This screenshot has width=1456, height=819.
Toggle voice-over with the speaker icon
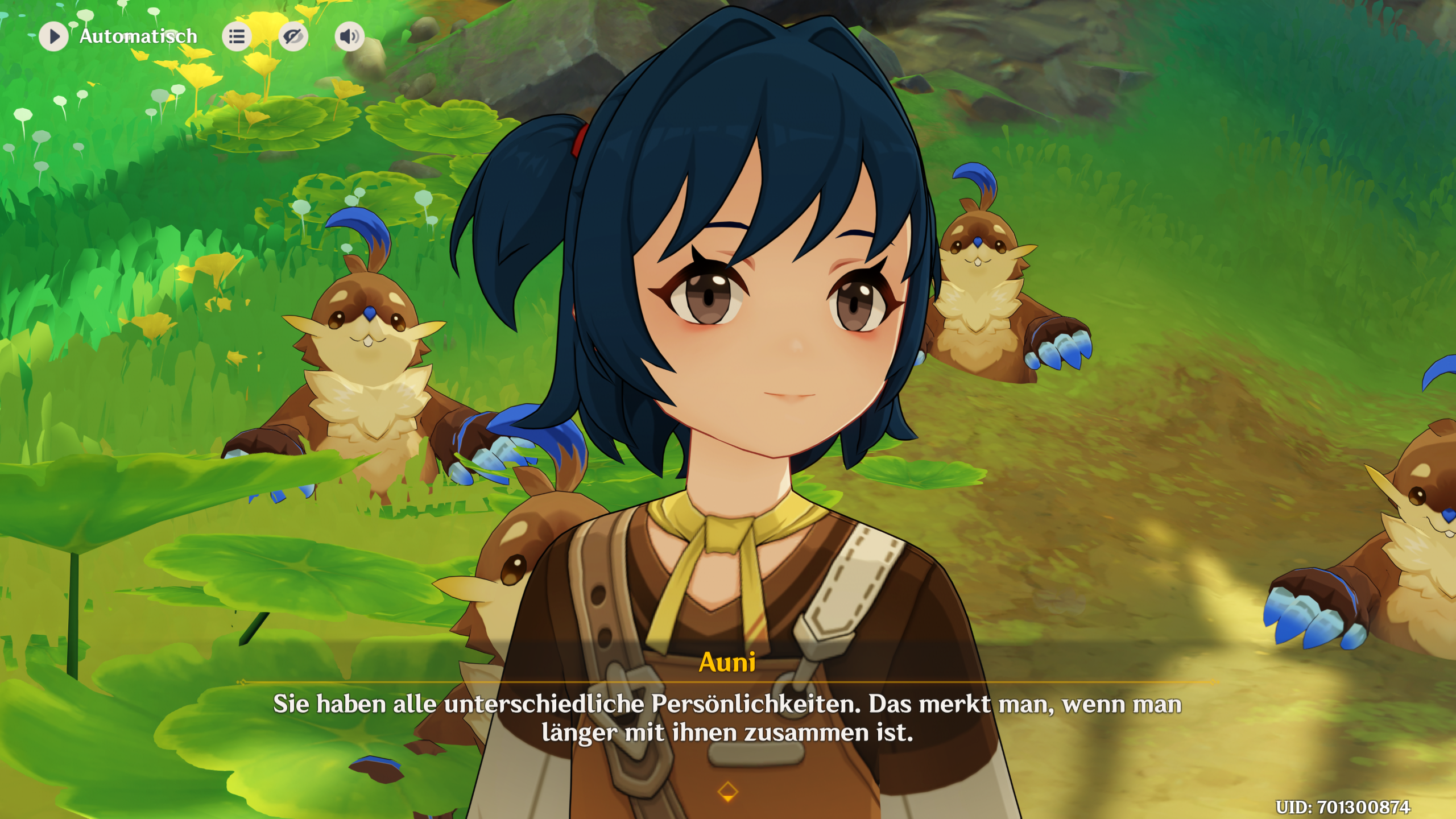(x=349, y=37)
